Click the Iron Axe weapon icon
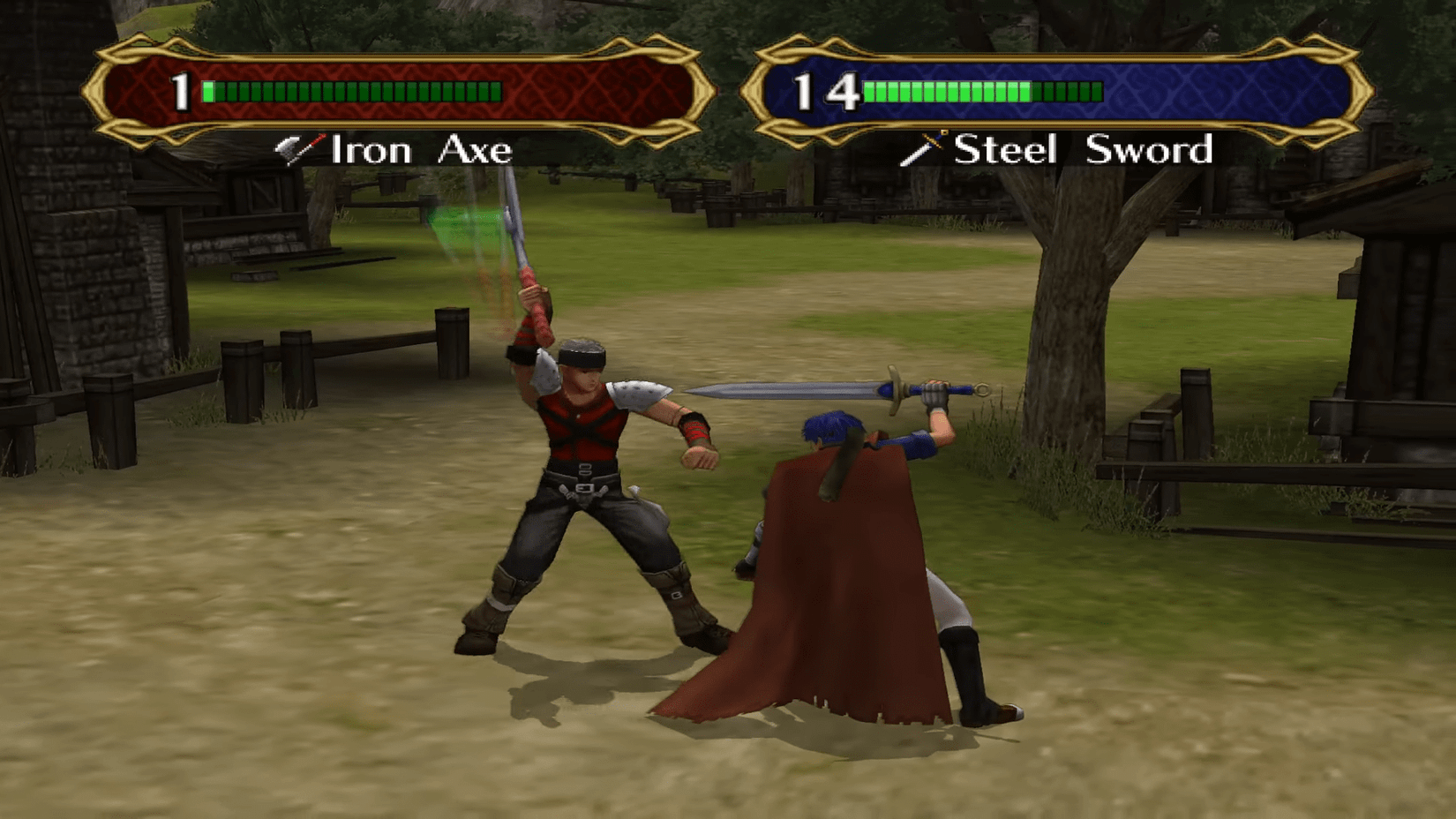The height and width of the screenshot is (819, 1456). [298, 149]
